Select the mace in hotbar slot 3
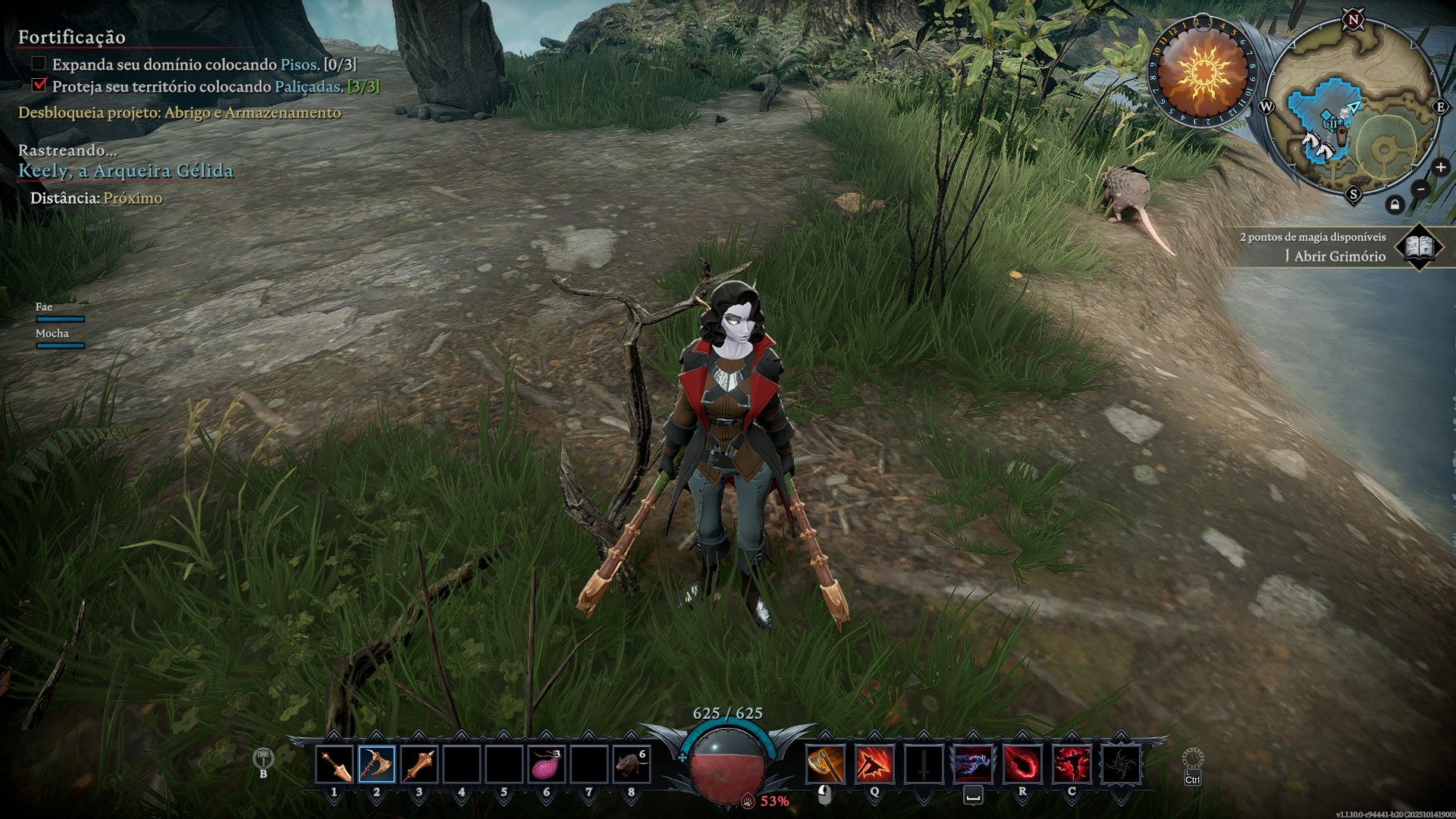Image resolution: width=1456 pixels, height=819 pixels. (419, 764)
